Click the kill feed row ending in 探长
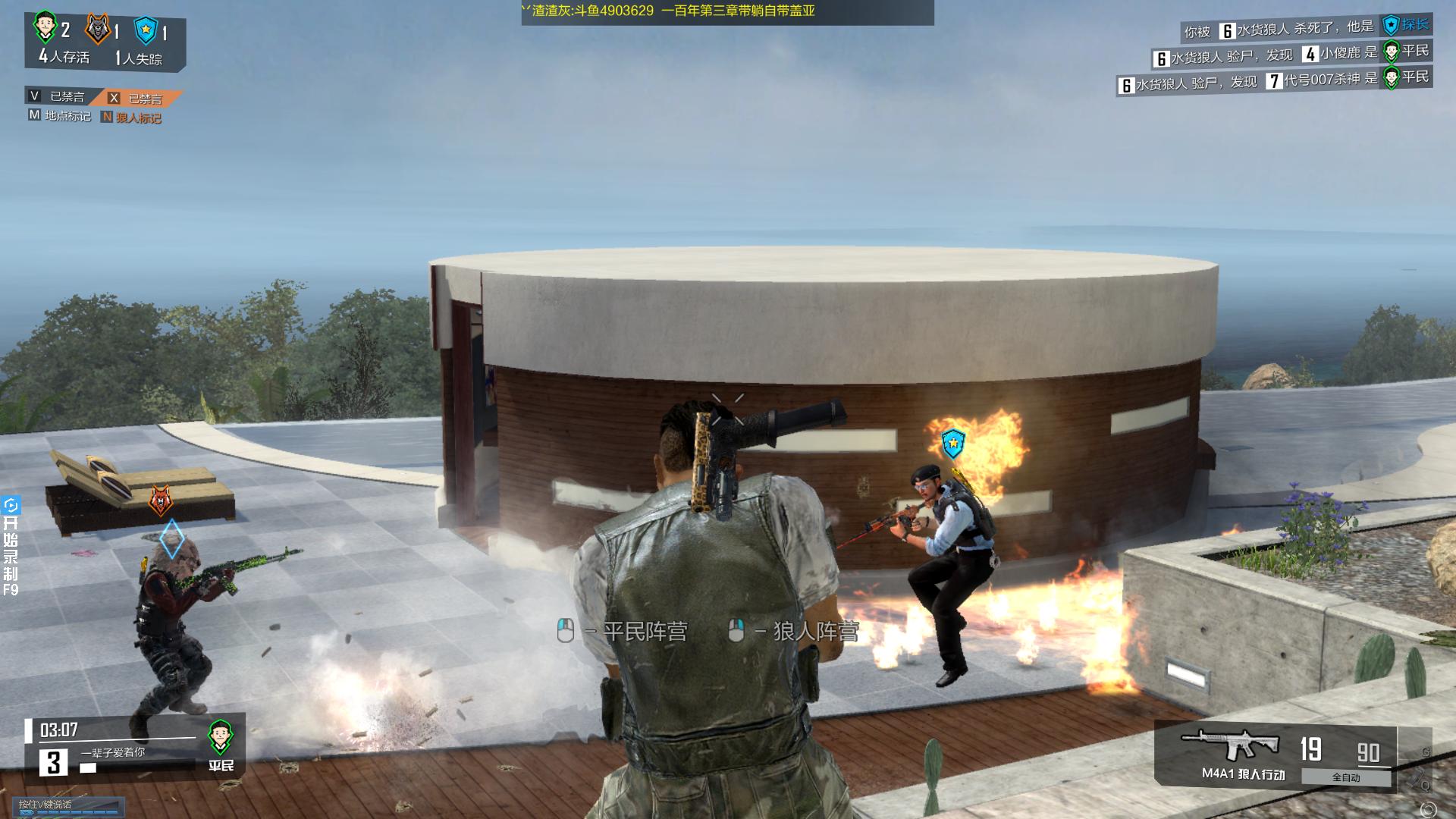The height and width of the screenshot is (819, 1456). point(1306,29)
